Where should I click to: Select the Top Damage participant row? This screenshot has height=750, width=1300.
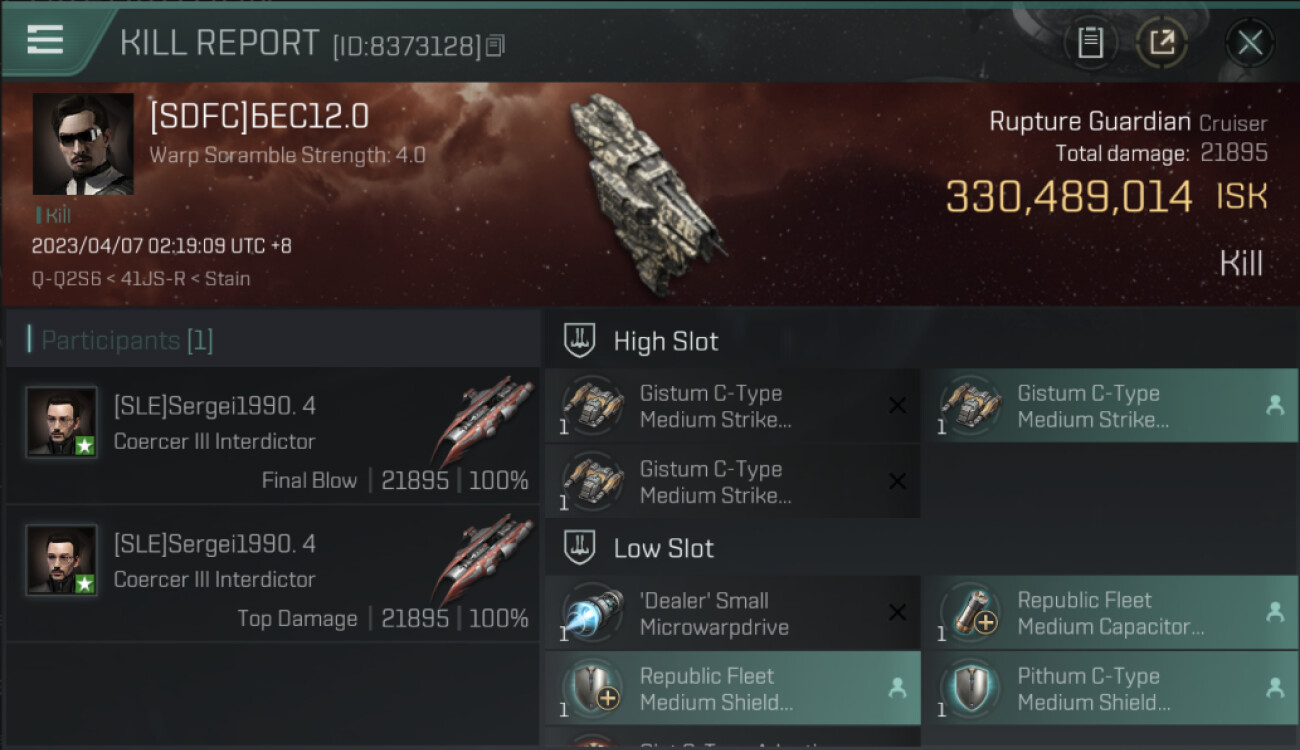coord(272,573)
